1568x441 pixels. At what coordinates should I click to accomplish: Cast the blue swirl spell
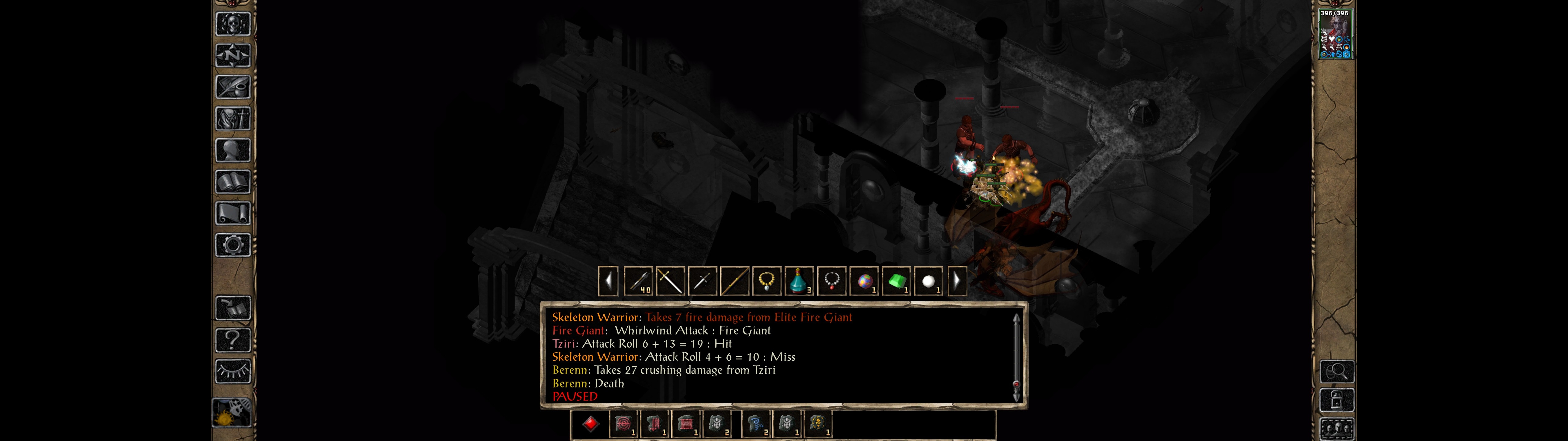756,424
